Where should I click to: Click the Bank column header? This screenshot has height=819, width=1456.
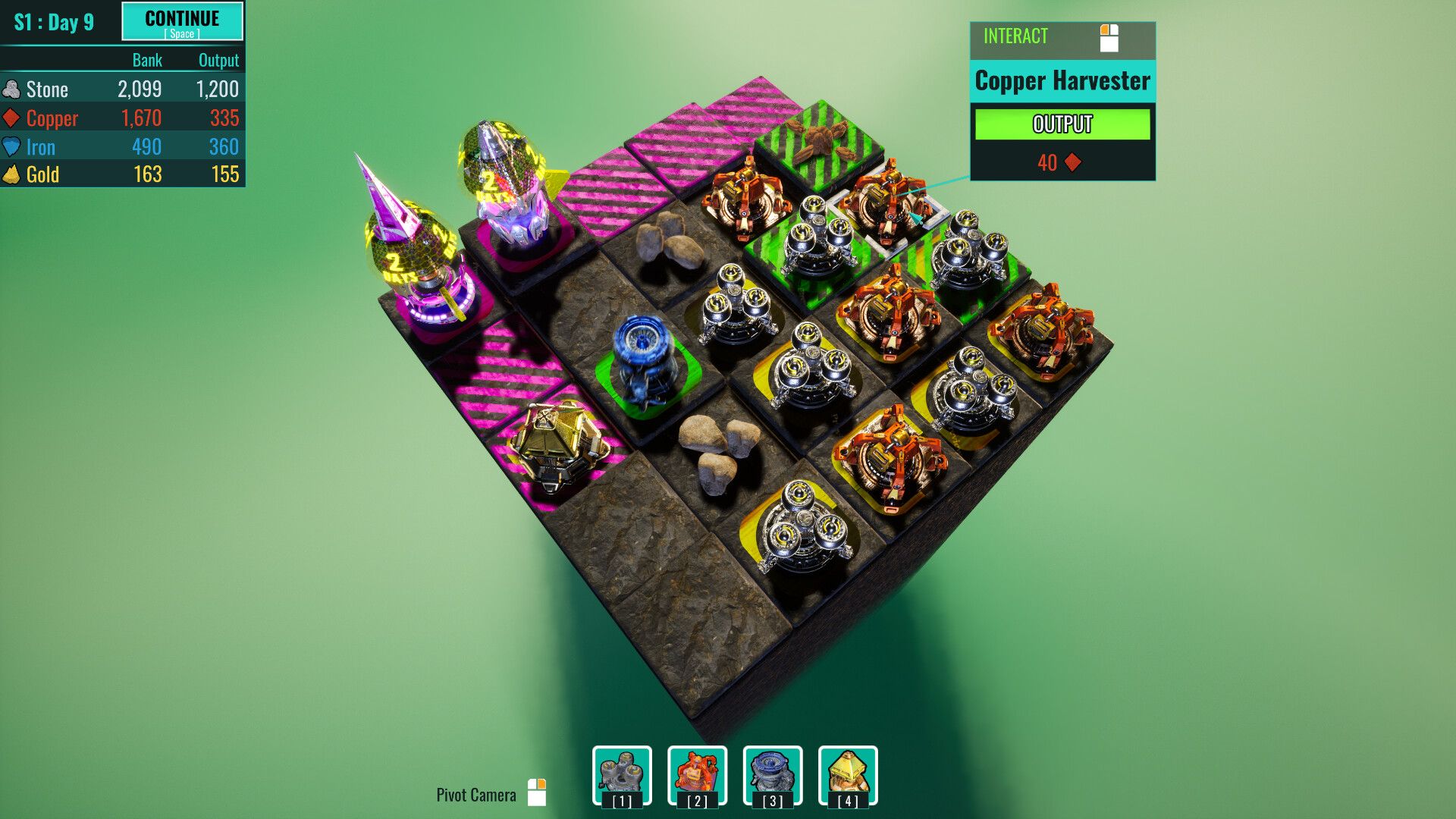147,60
